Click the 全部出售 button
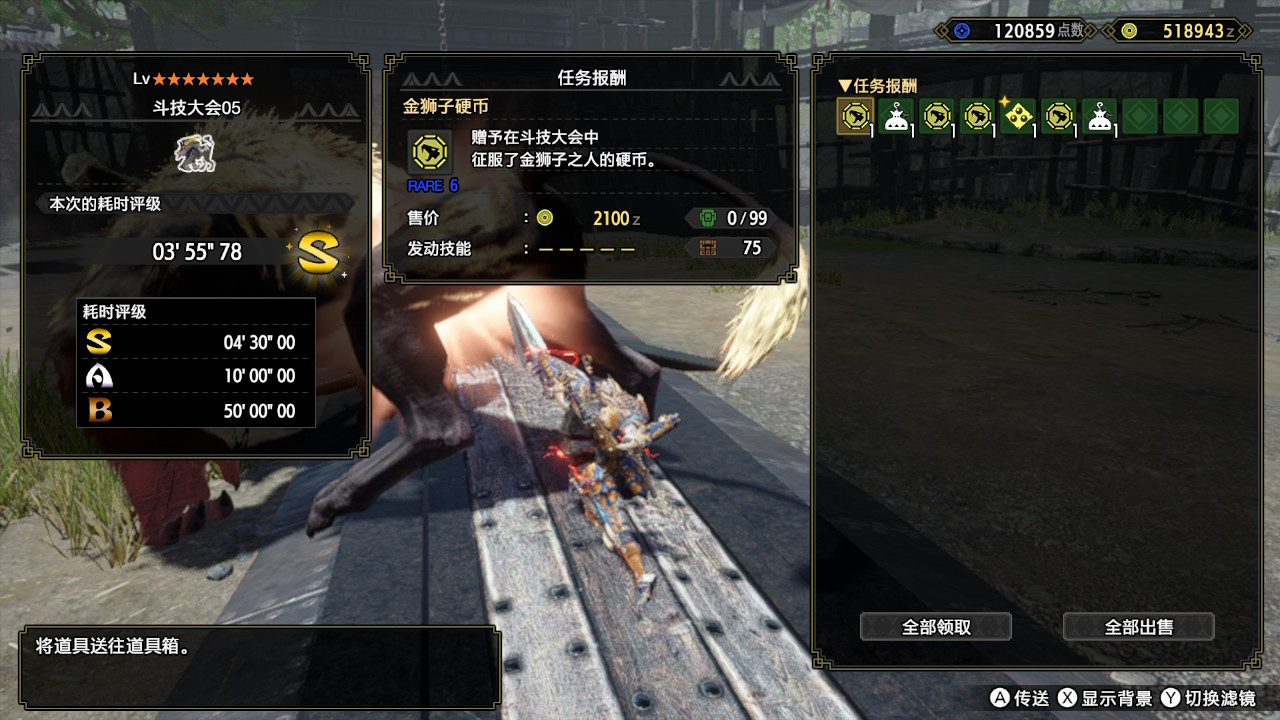This screenshot has height=720, width=1280. coord(1138,626)
